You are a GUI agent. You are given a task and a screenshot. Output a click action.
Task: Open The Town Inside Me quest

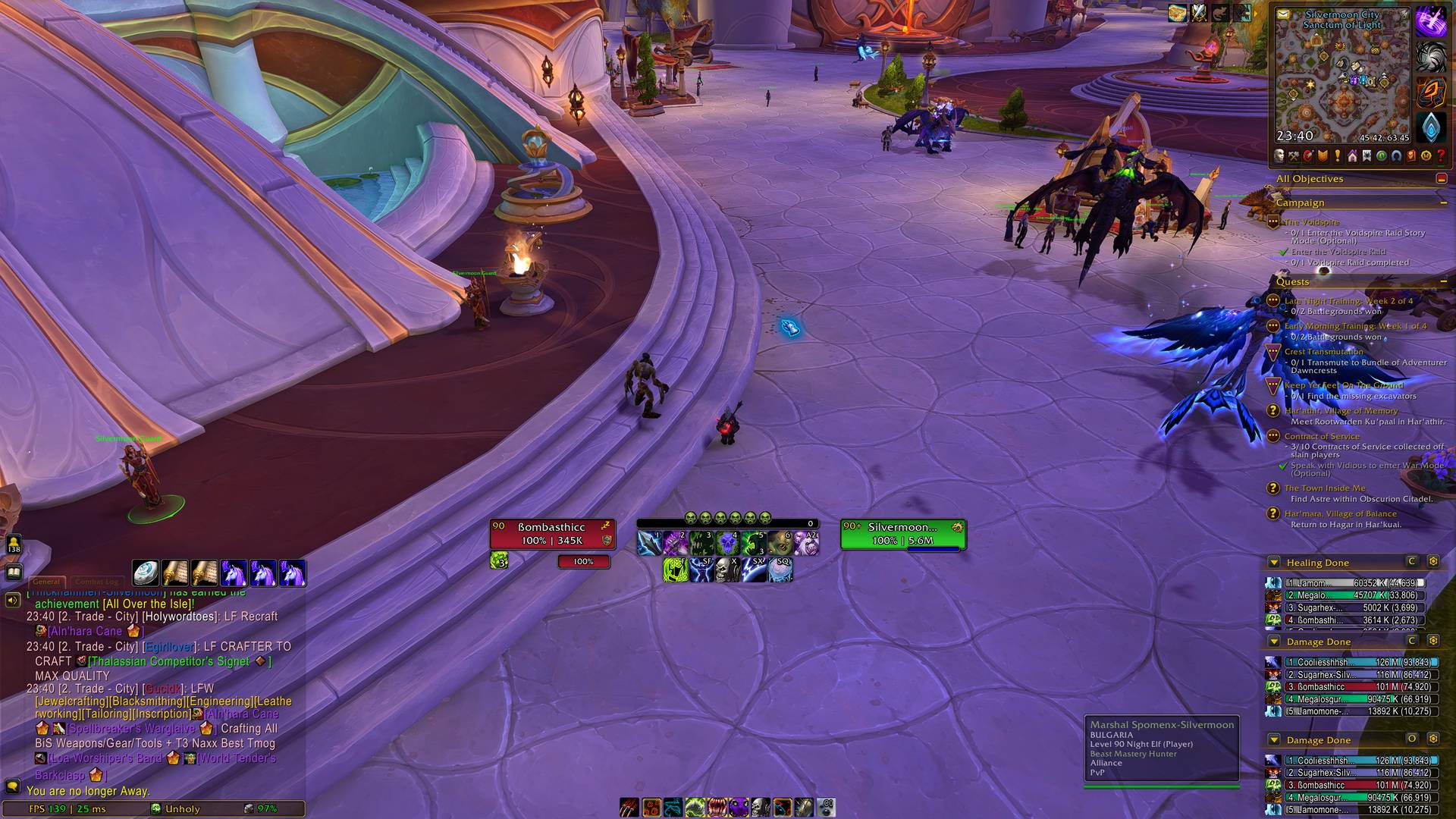pyautogui.click(x=1324, y=488)
